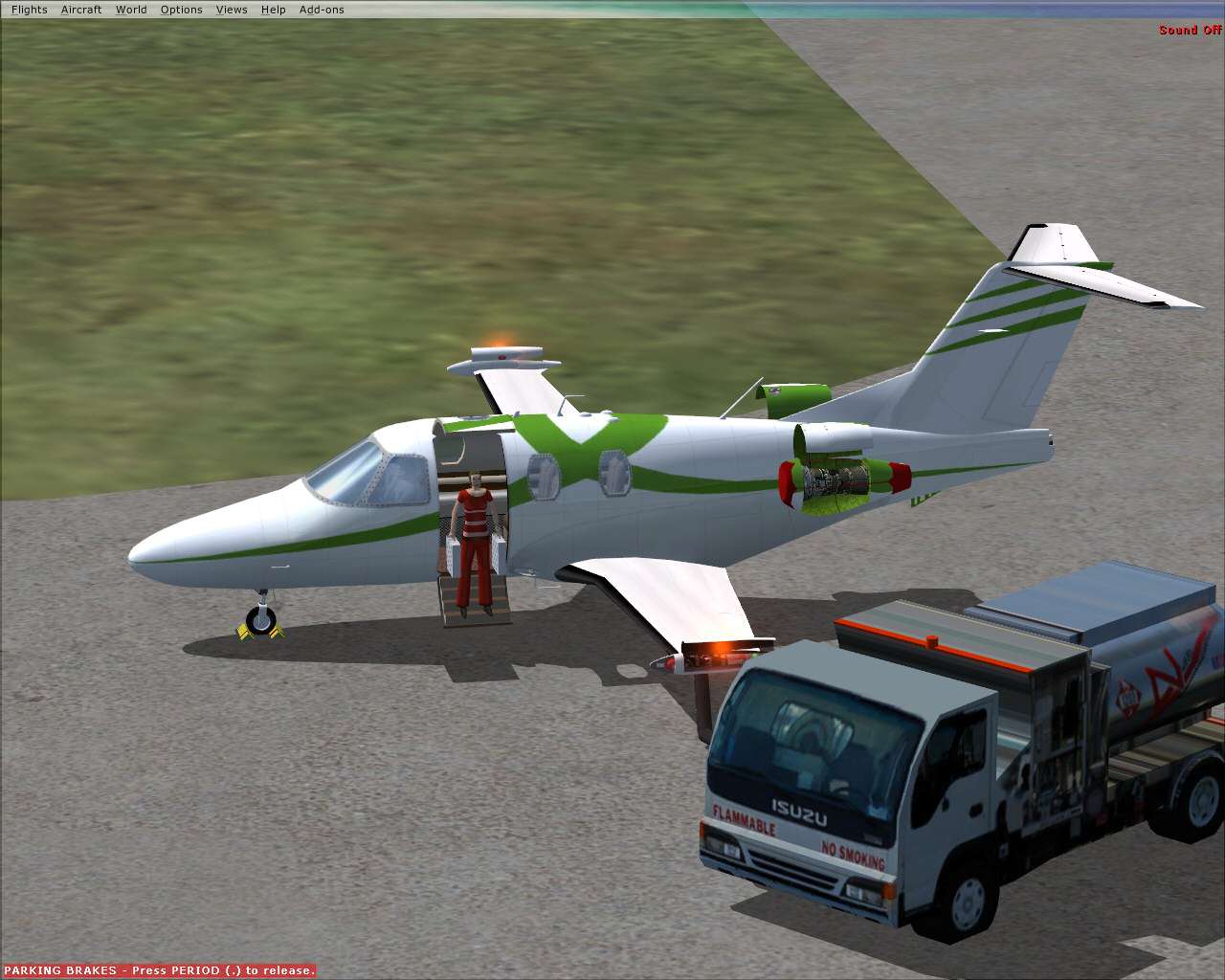Screen dimensions: 1225x980
Task: Open the Views menu
Action: click(x=231, y=9)
